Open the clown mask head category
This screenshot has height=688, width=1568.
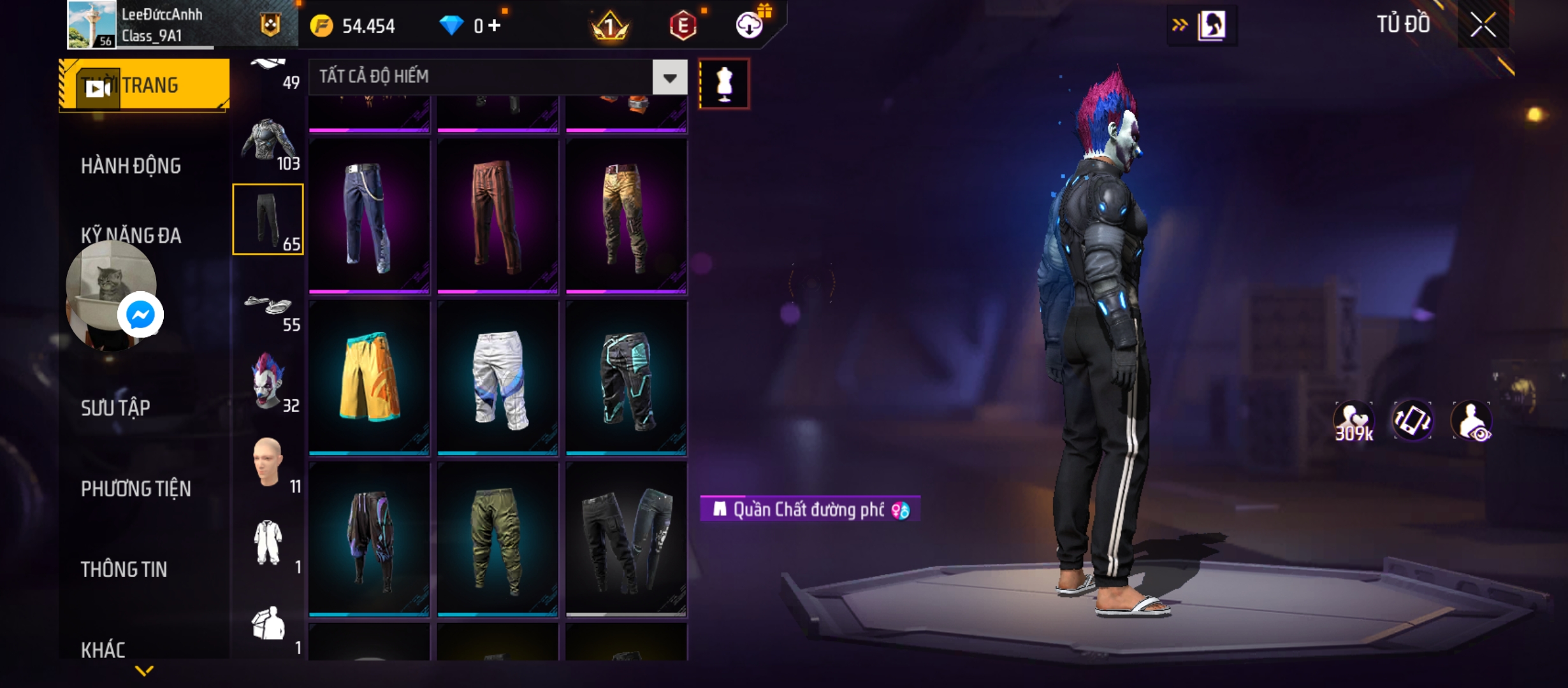pyautogui.click(x=268, y=382)
